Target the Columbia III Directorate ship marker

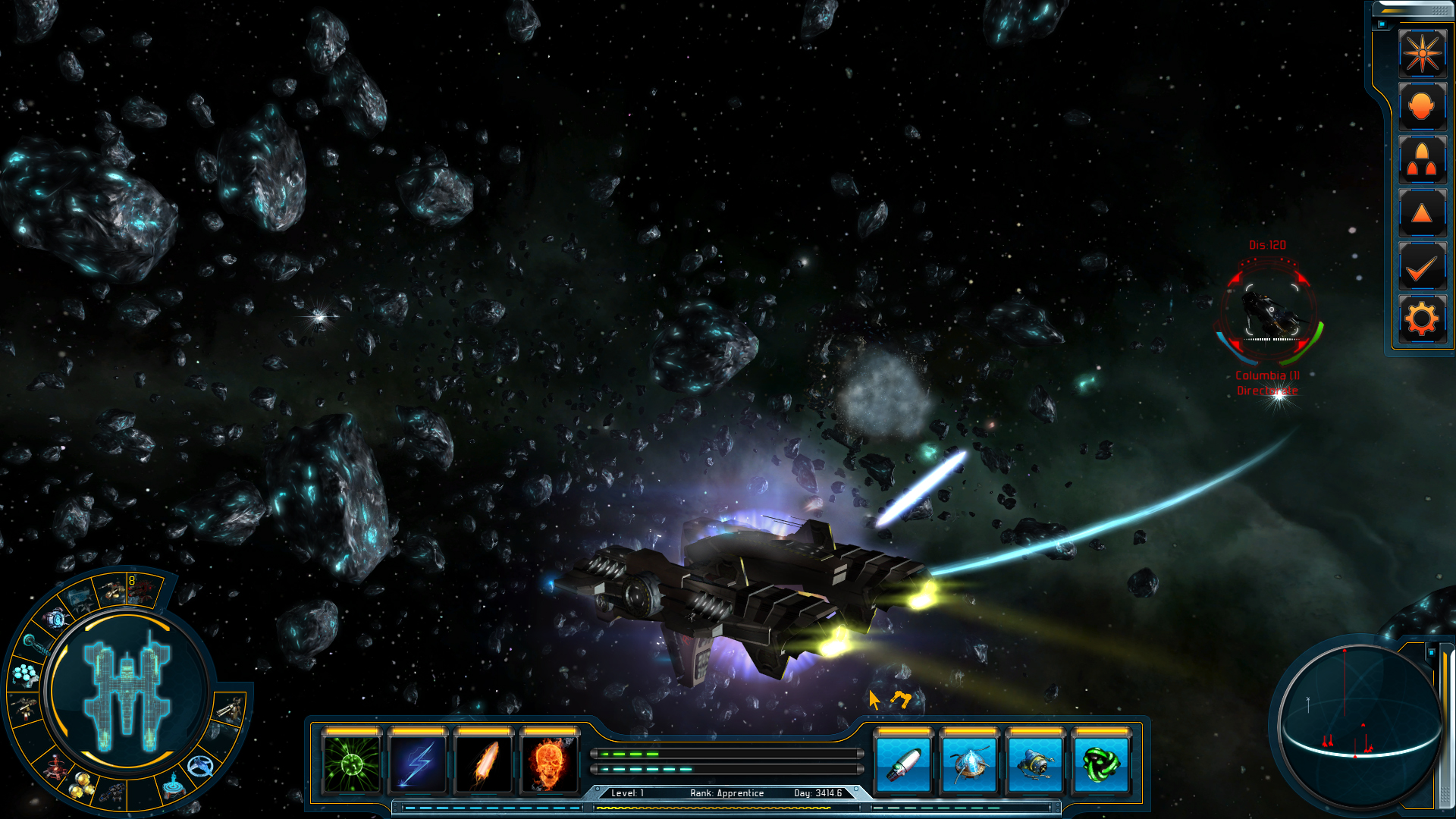pyautogui.click(x=1269, y=312)
